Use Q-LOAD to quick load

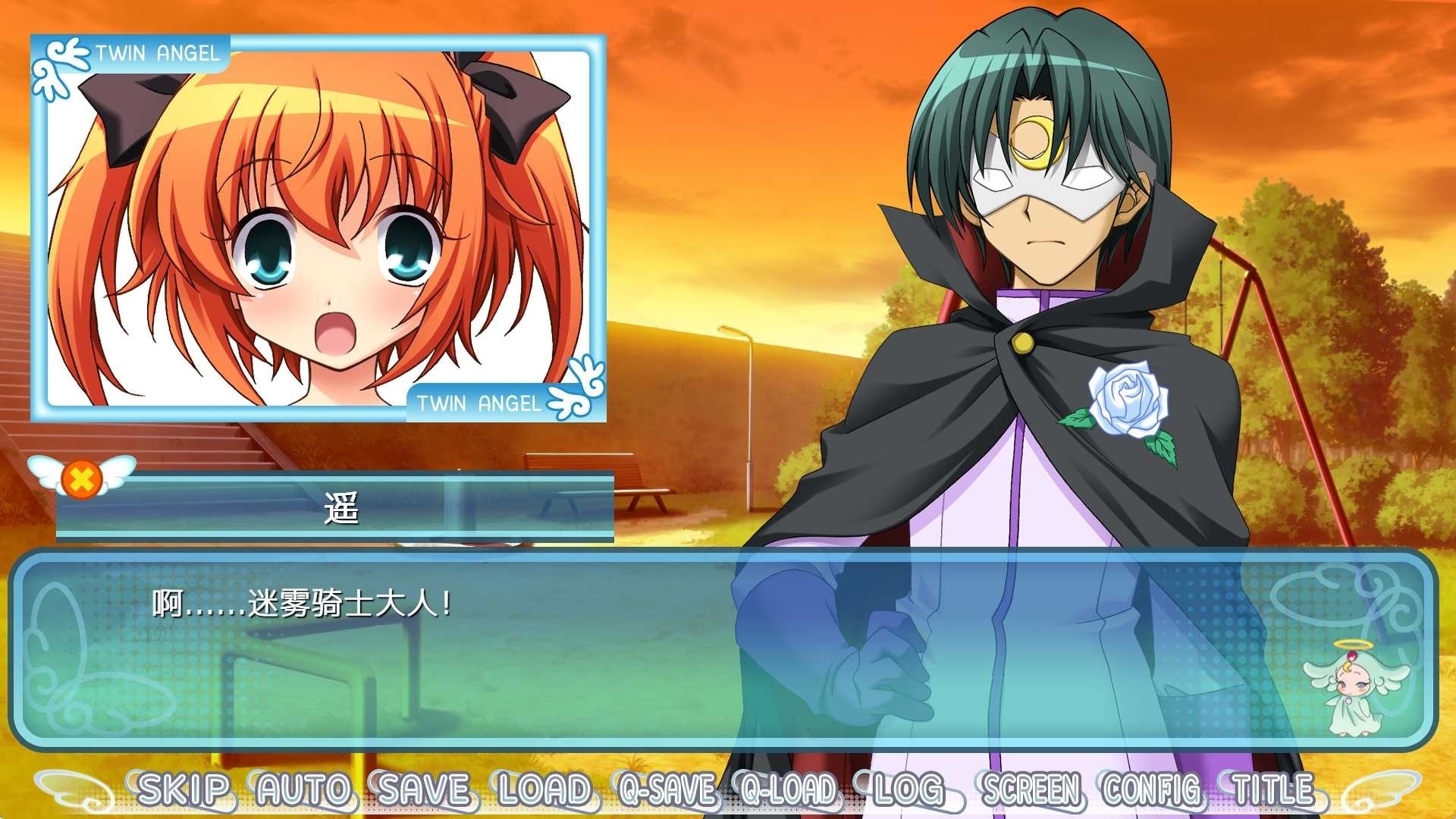click(789, 790)
